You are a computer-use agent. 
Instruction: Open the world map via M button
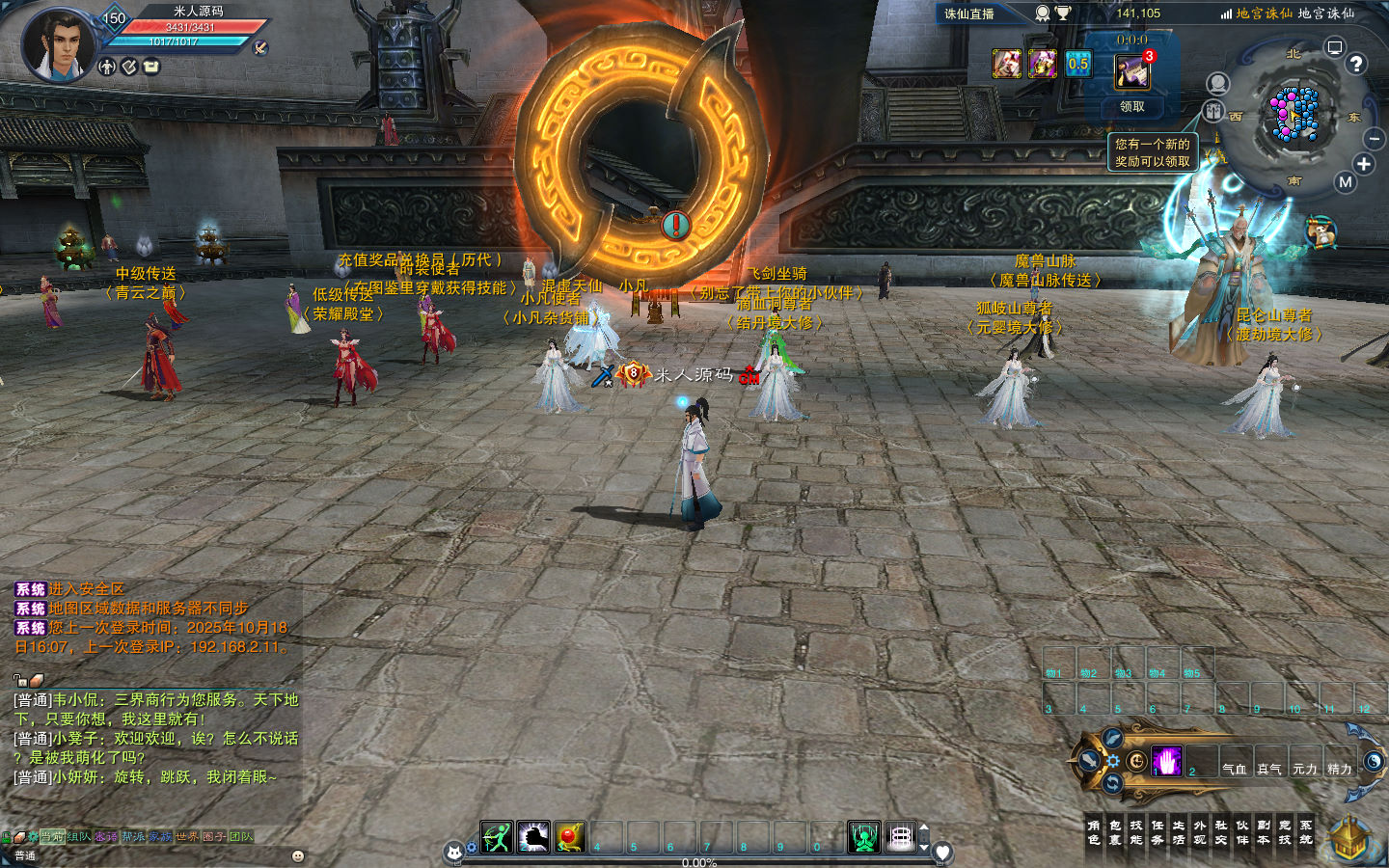pos(1346,182)
